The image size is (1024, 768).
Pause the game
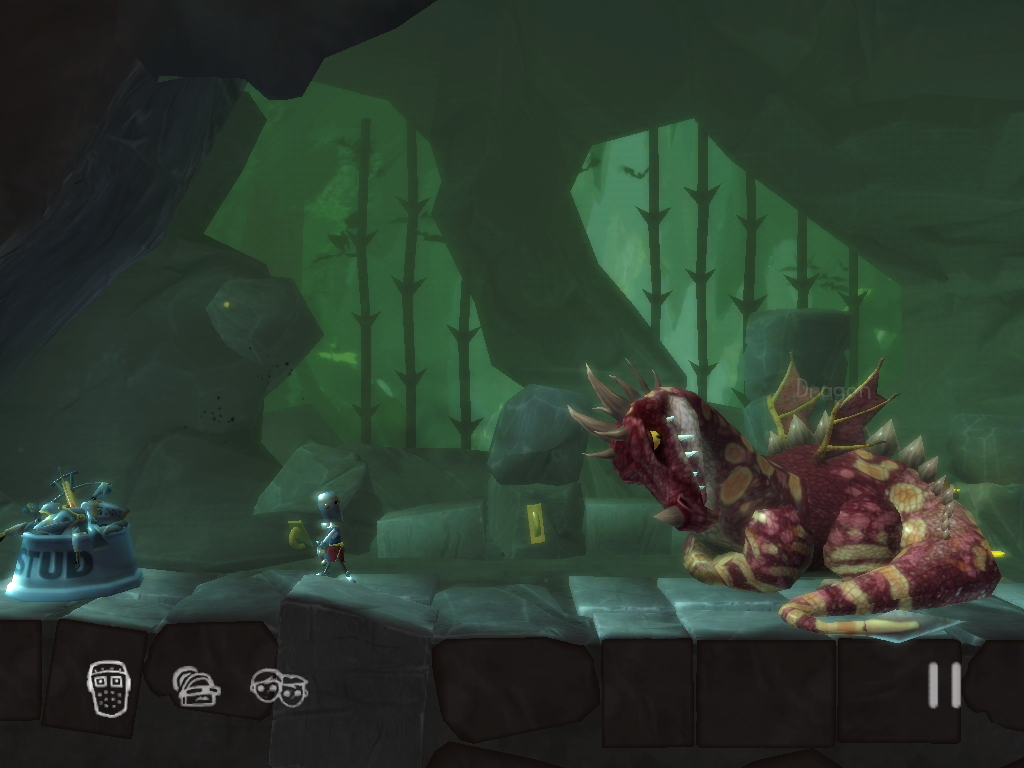click(x=943, y=685)
